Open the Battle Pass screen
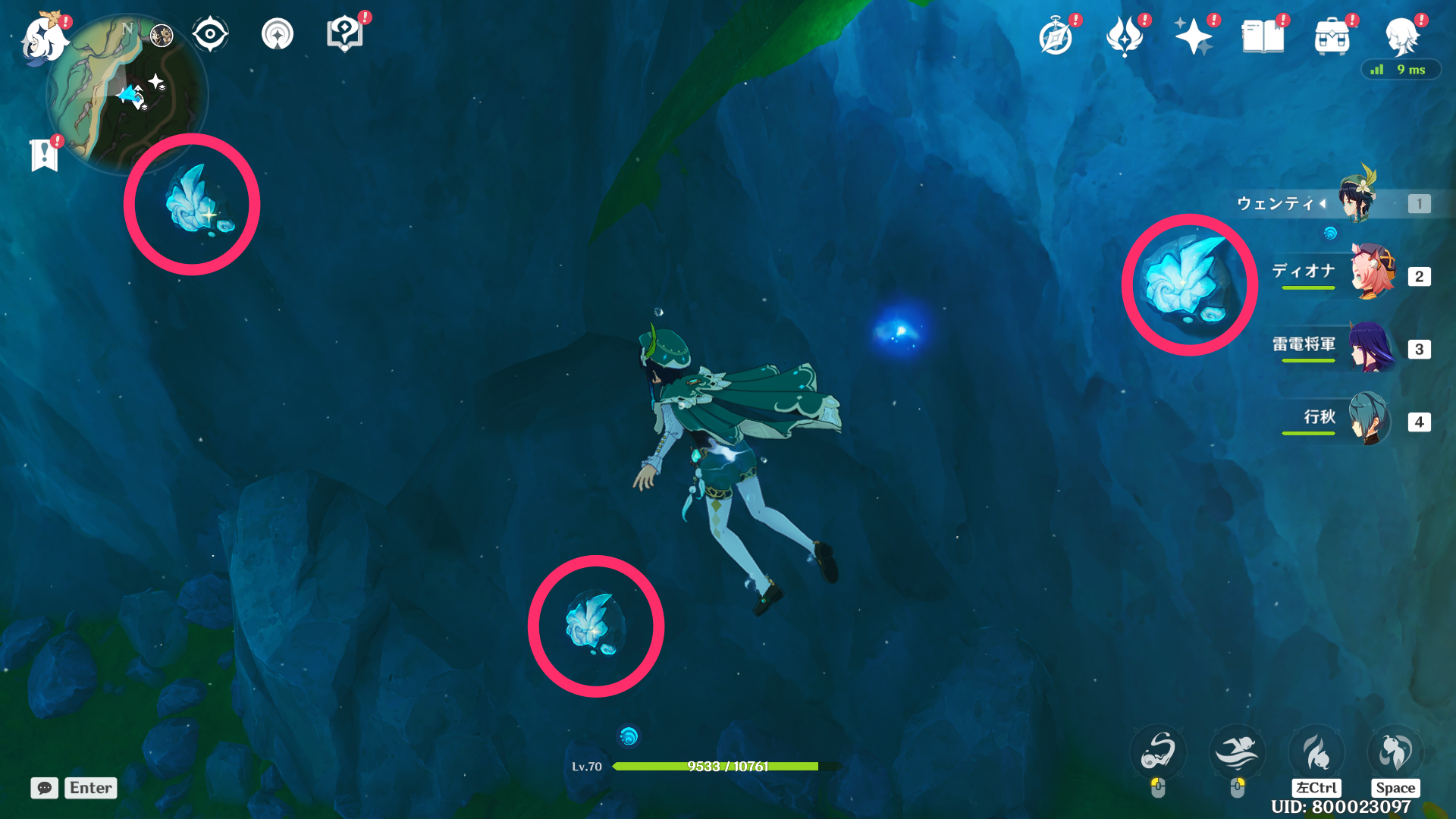Image resolution: width=1456 pixels, height=819 pixels. click(x=1125, y=34)
